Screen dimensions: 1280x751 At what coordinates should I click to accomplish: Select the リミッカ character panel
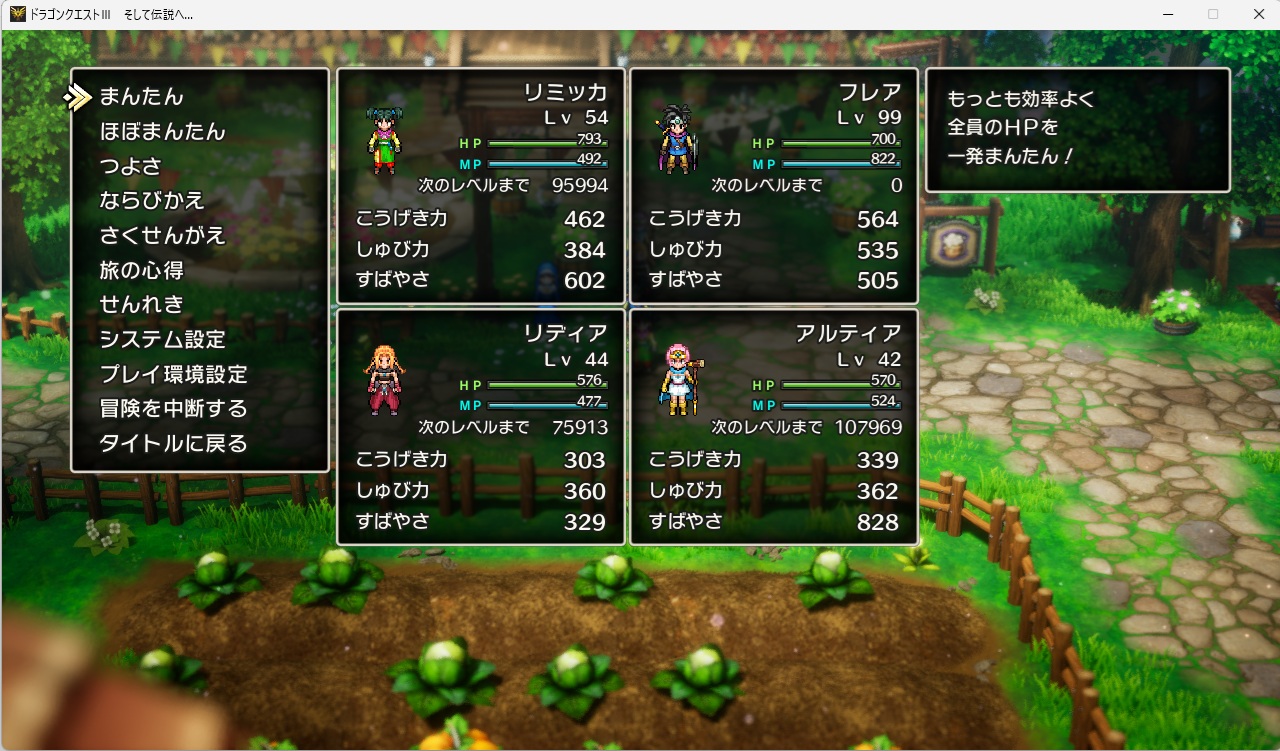481,186
